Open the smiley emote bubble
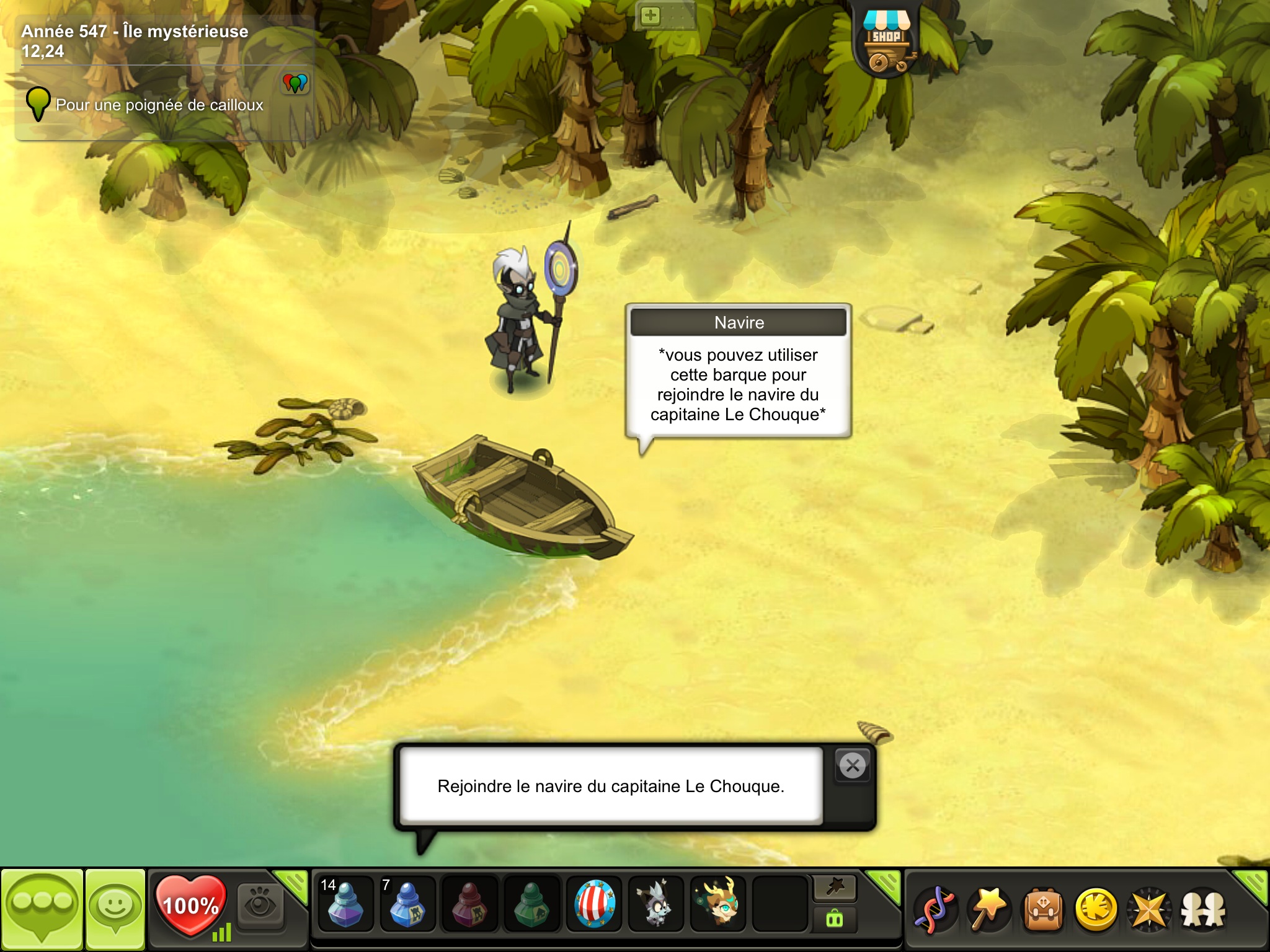The height and width of the screenshot is (952, 1270). (115, 909)
